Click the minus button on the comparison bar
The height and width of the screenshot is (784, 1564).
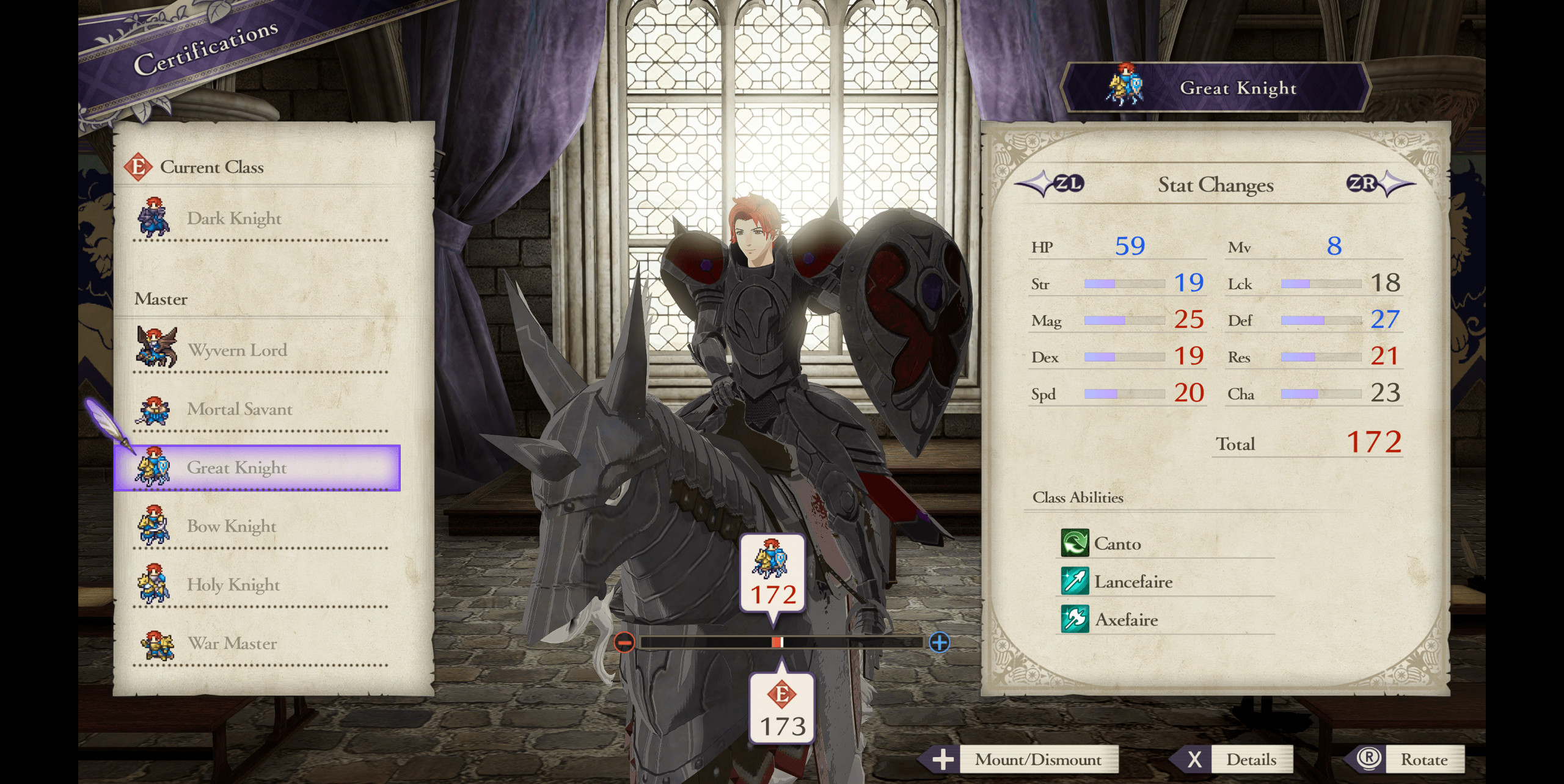(626, 641)
